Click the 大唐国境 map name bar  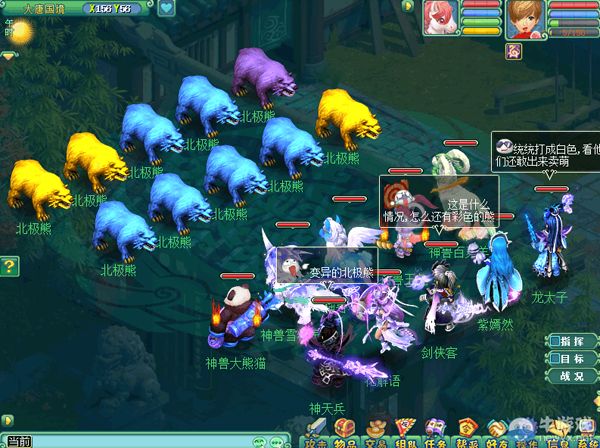point(47,8)
